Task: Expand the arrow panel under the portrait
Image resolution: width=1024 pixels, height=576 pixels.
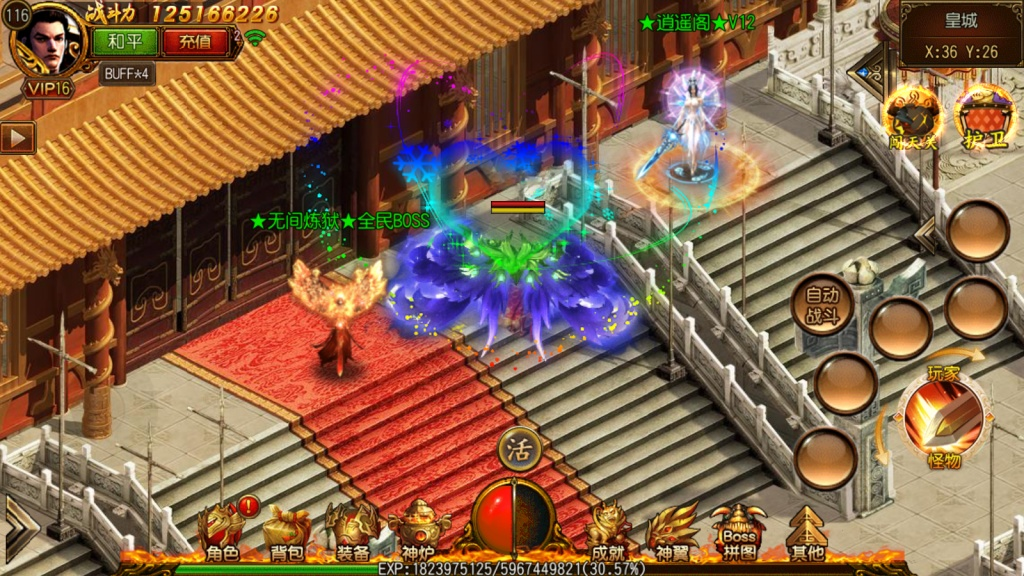Action: [17, 137]
